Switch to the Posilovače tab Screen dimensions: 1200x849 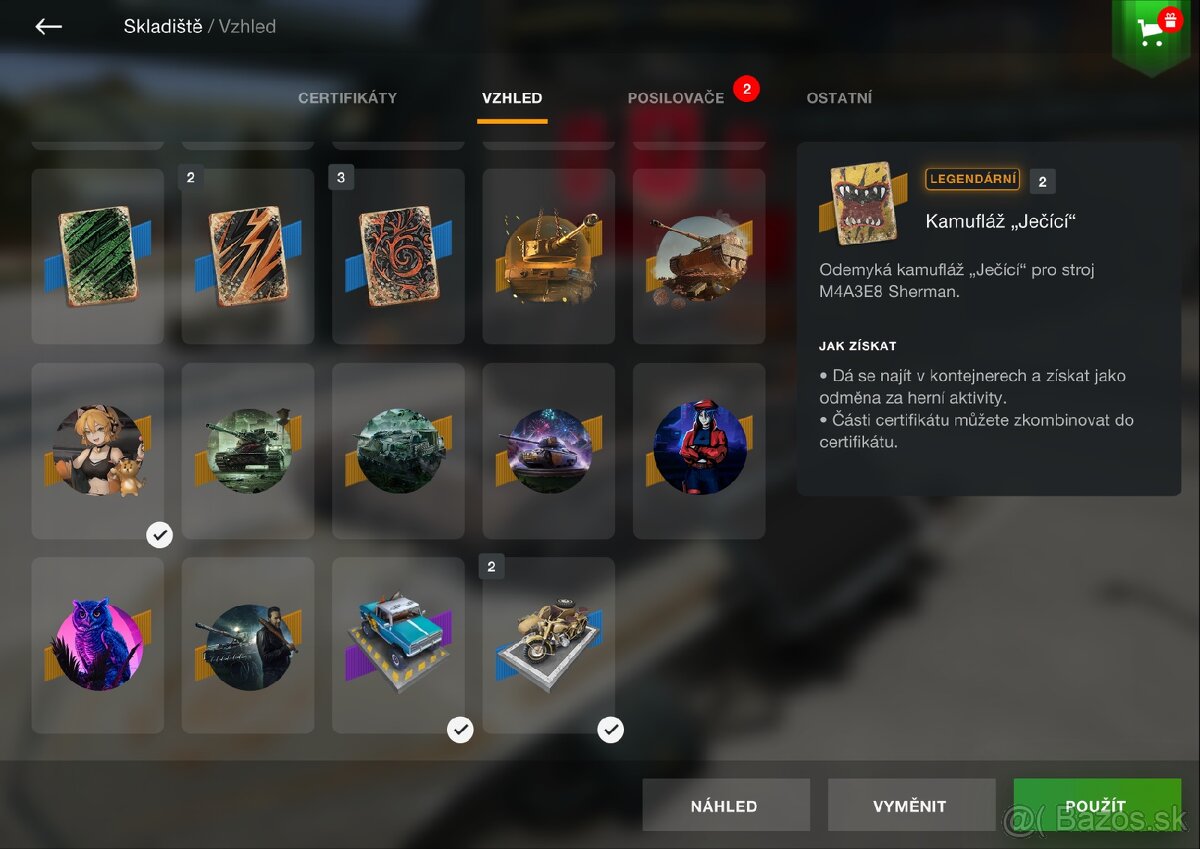click(675, 98)
